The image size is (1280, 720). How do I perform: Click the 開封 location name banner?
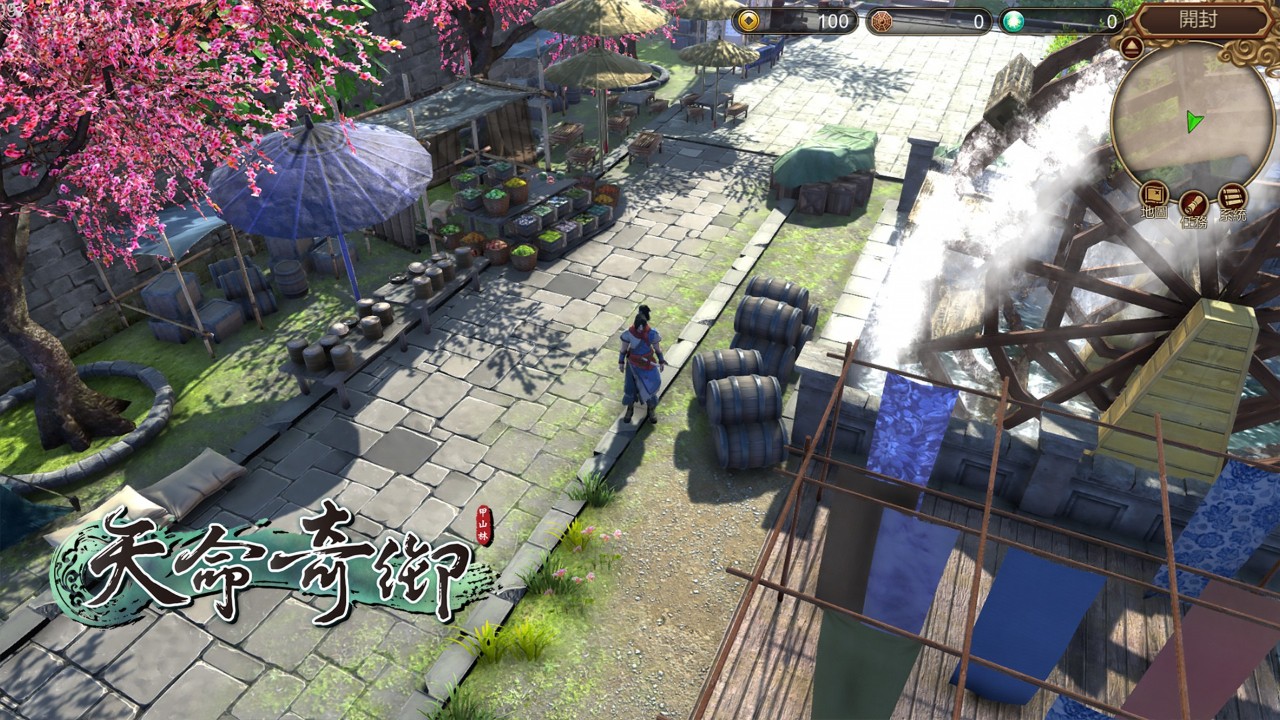(x=1198, y=19)
